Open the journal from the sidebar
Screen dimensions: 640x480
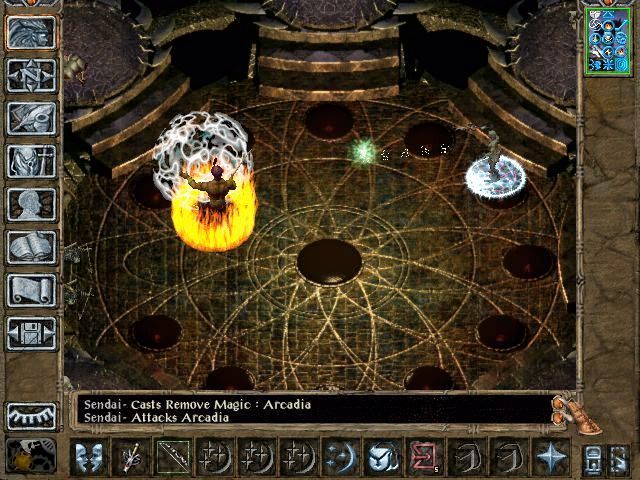coord(31,118)
